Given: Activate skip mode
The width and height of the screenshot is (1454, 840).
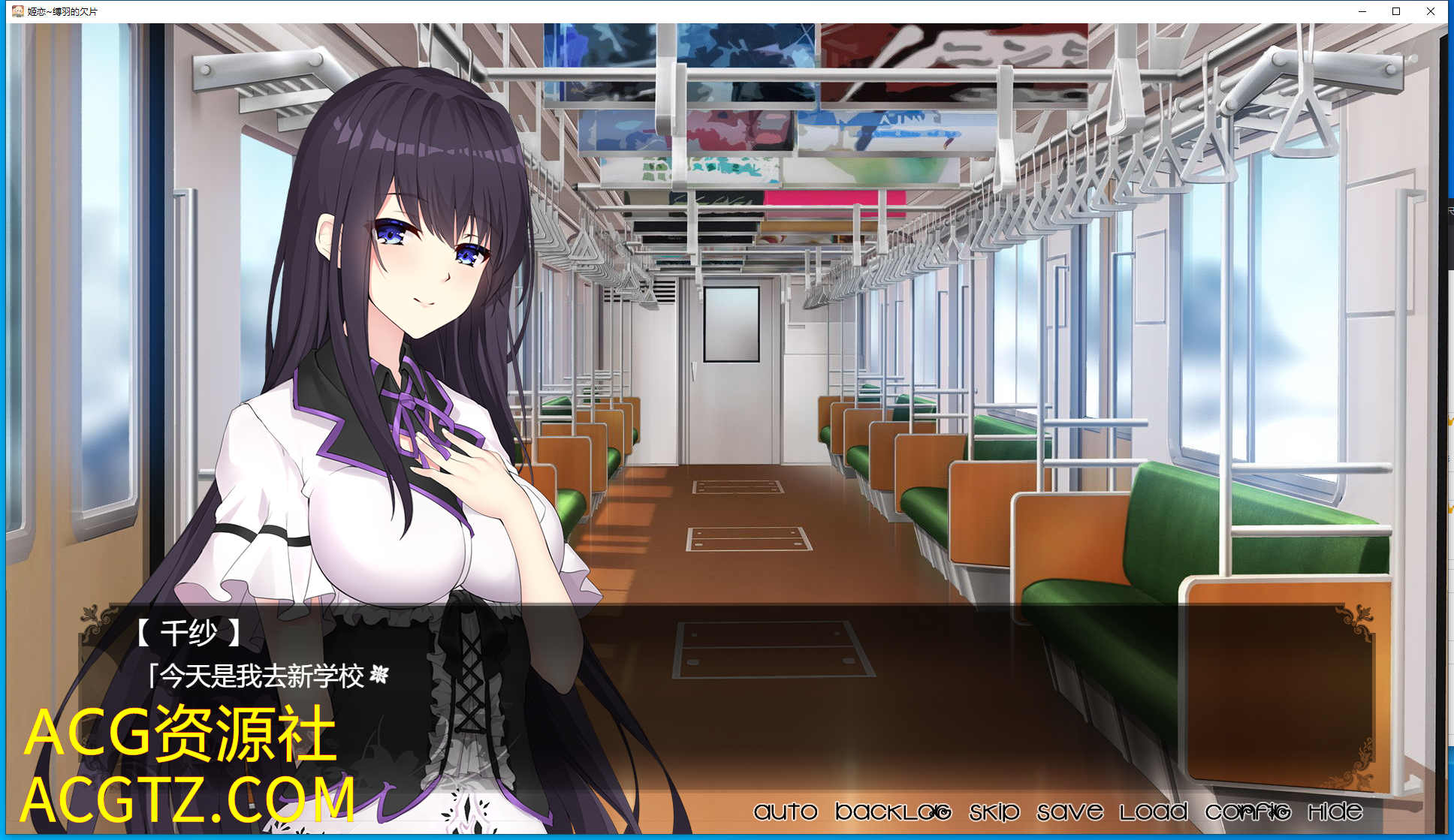Looking at the screenshot, I should (x=994, y=811).
